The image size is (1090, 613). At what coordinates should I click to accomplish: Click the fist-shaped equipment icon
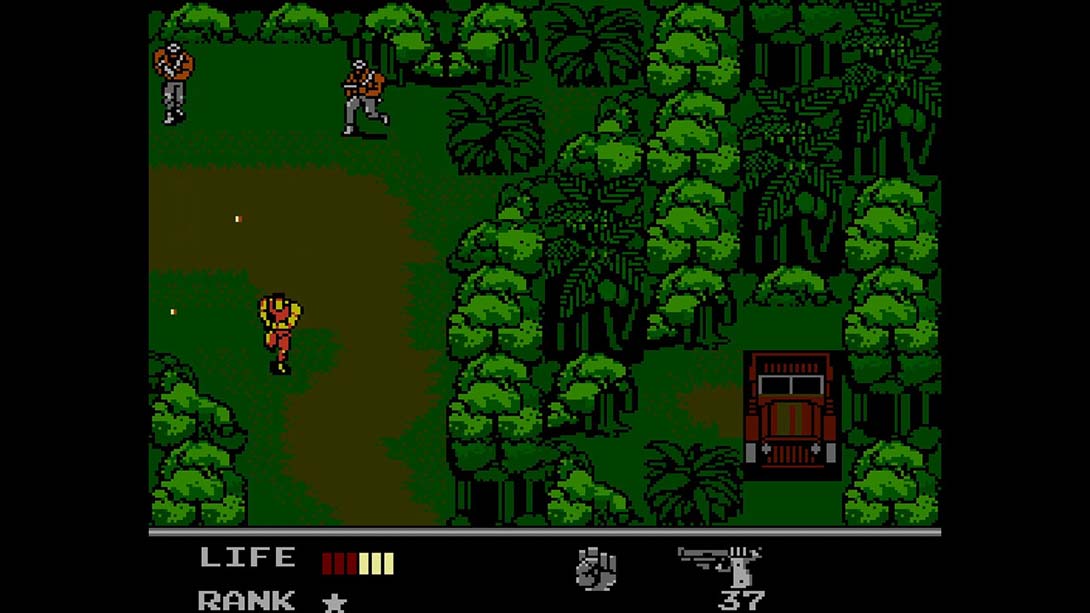[596, 569]
